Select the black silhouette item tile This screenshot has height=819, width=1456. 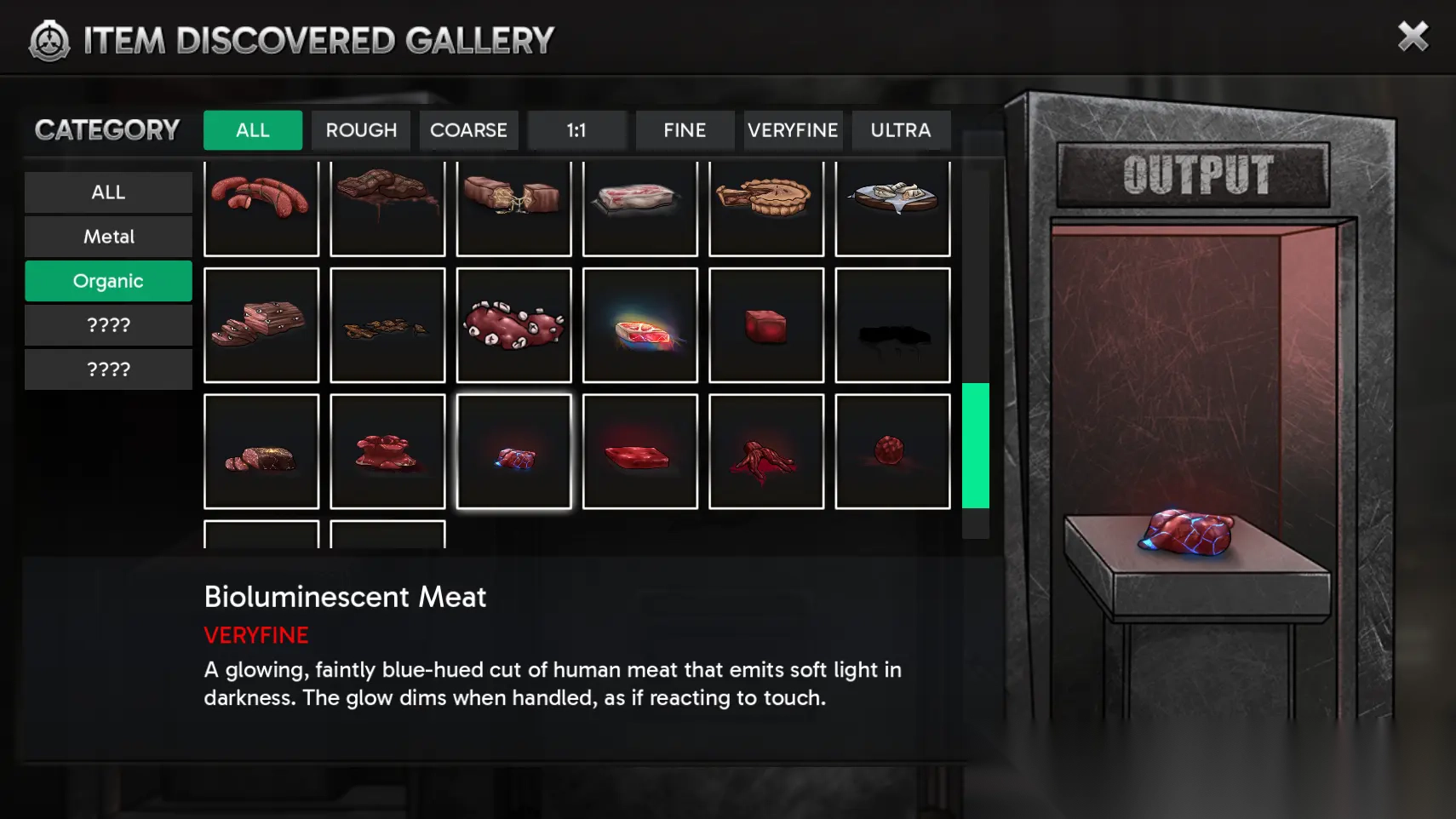[x=892, y=325]
